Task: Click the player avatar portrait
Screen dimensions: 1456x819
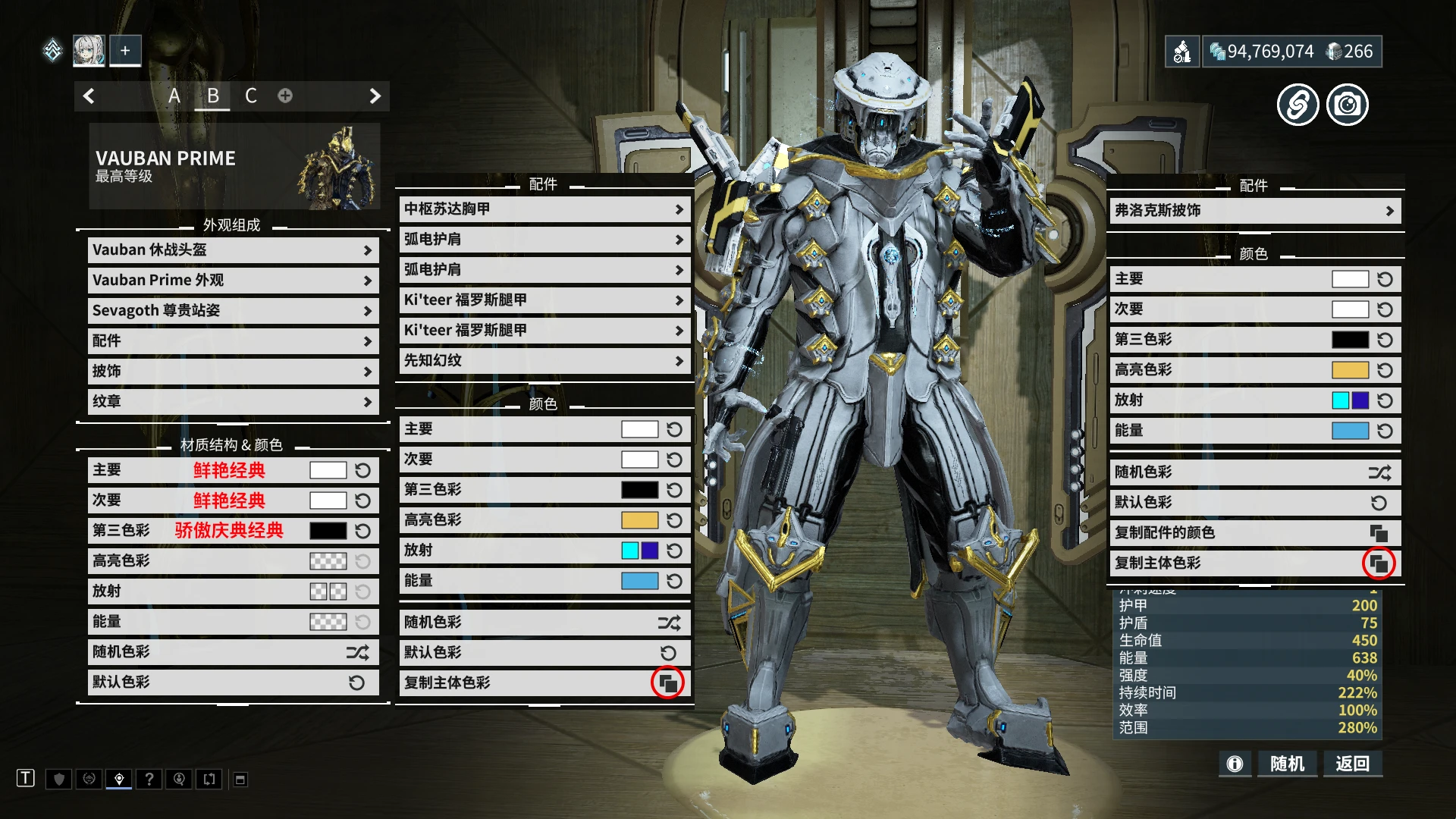Action: point(89,51)
